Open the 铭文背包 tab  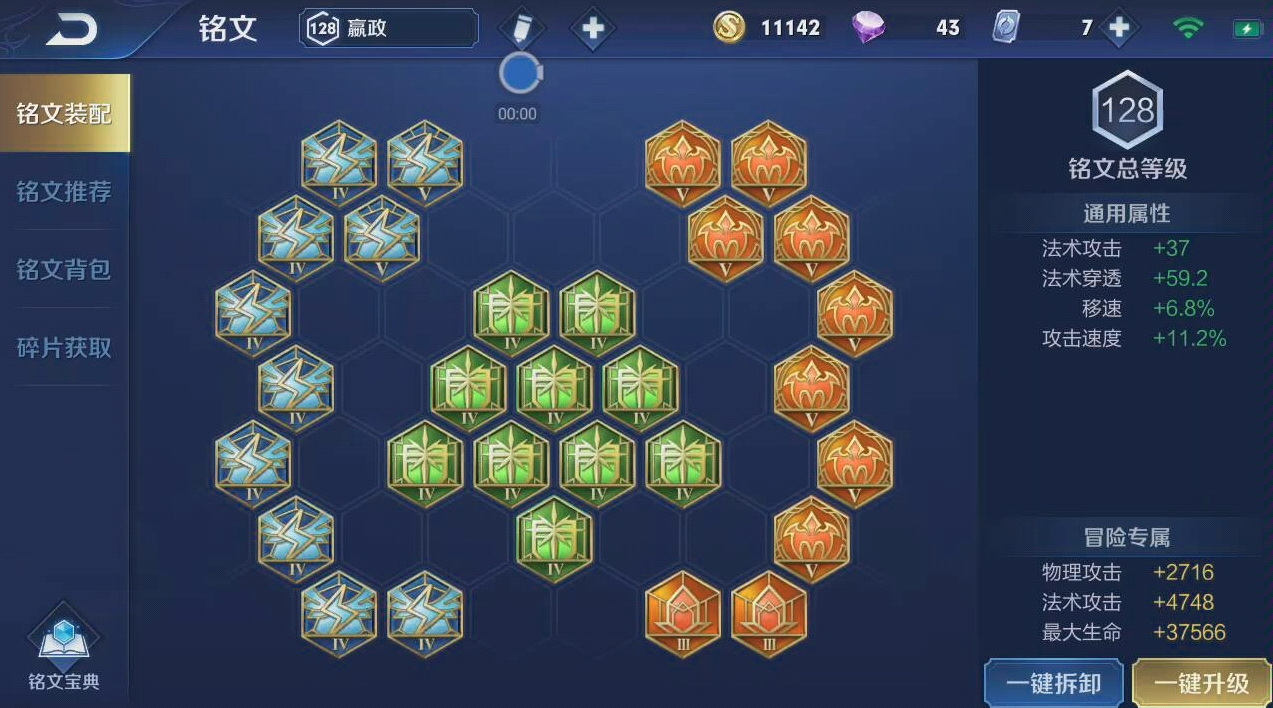(64, 269)
